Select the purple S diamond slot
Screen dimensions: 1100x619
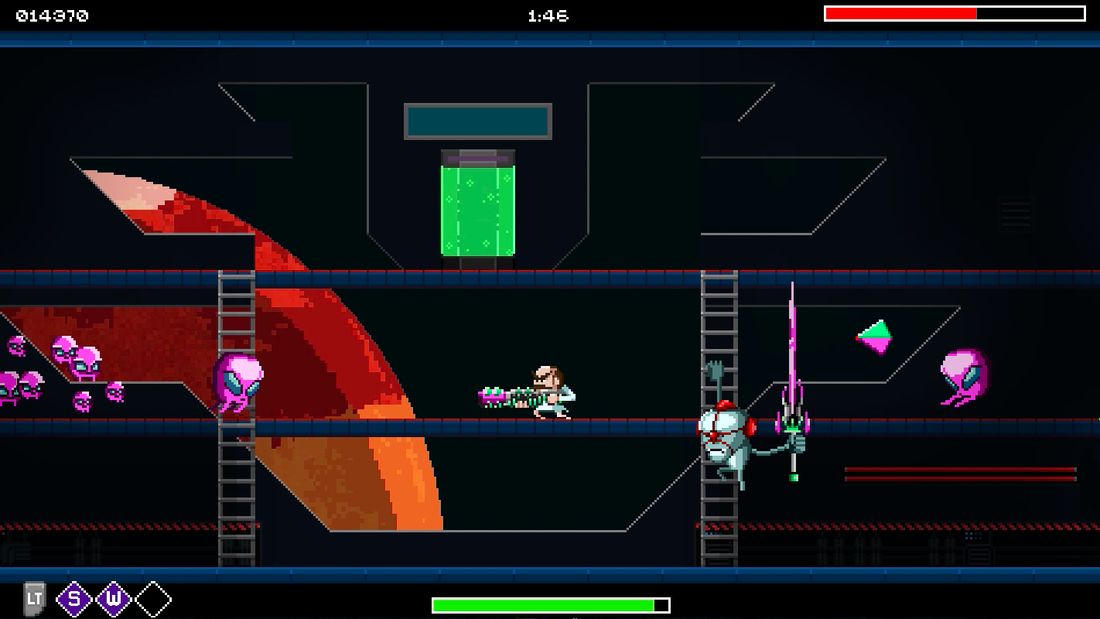(x=74, y=599)
